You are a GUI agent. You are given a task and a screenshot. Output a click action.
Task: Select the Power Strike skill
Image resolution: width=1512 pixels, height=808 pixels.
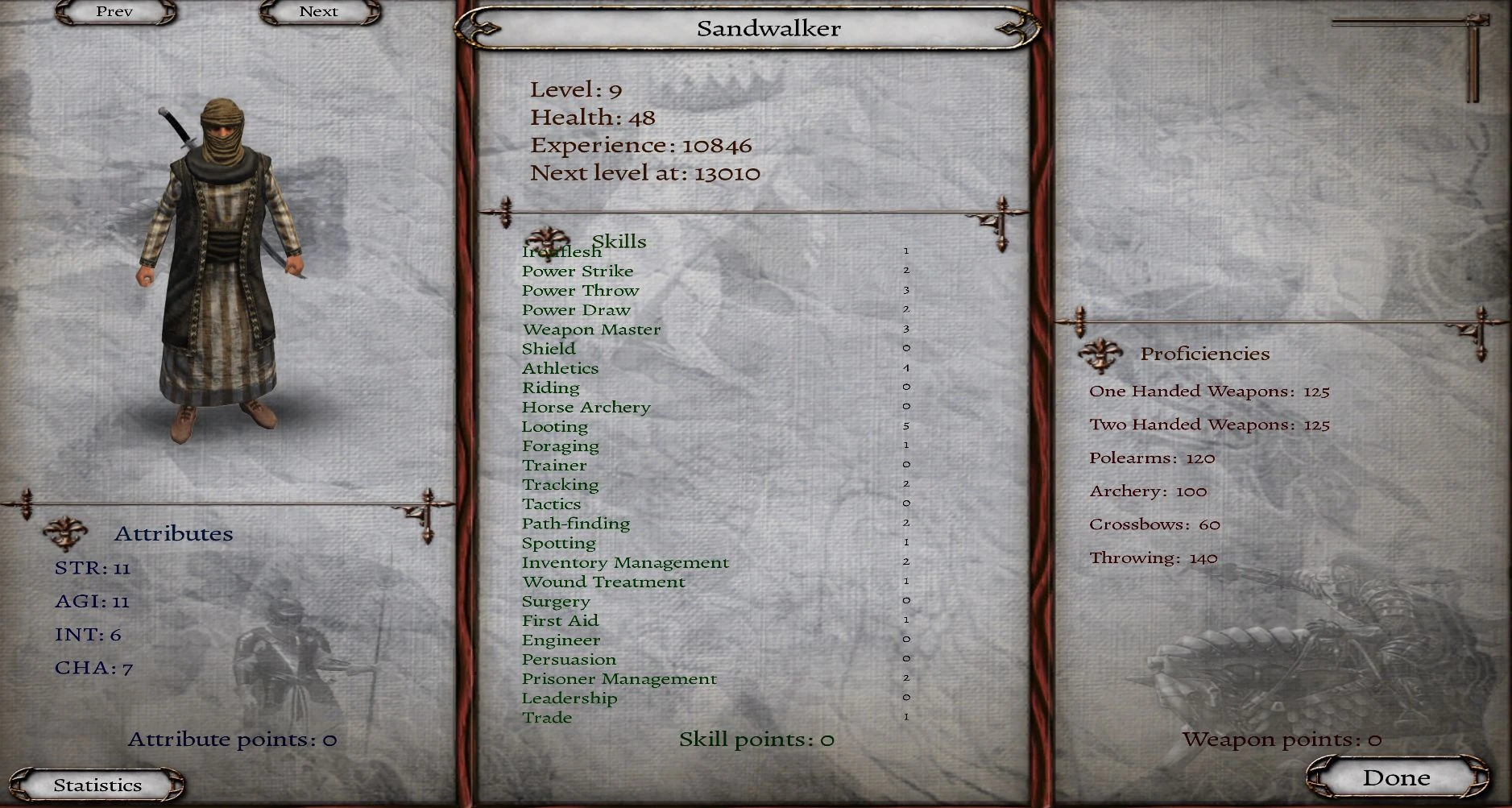pos(578,271)
